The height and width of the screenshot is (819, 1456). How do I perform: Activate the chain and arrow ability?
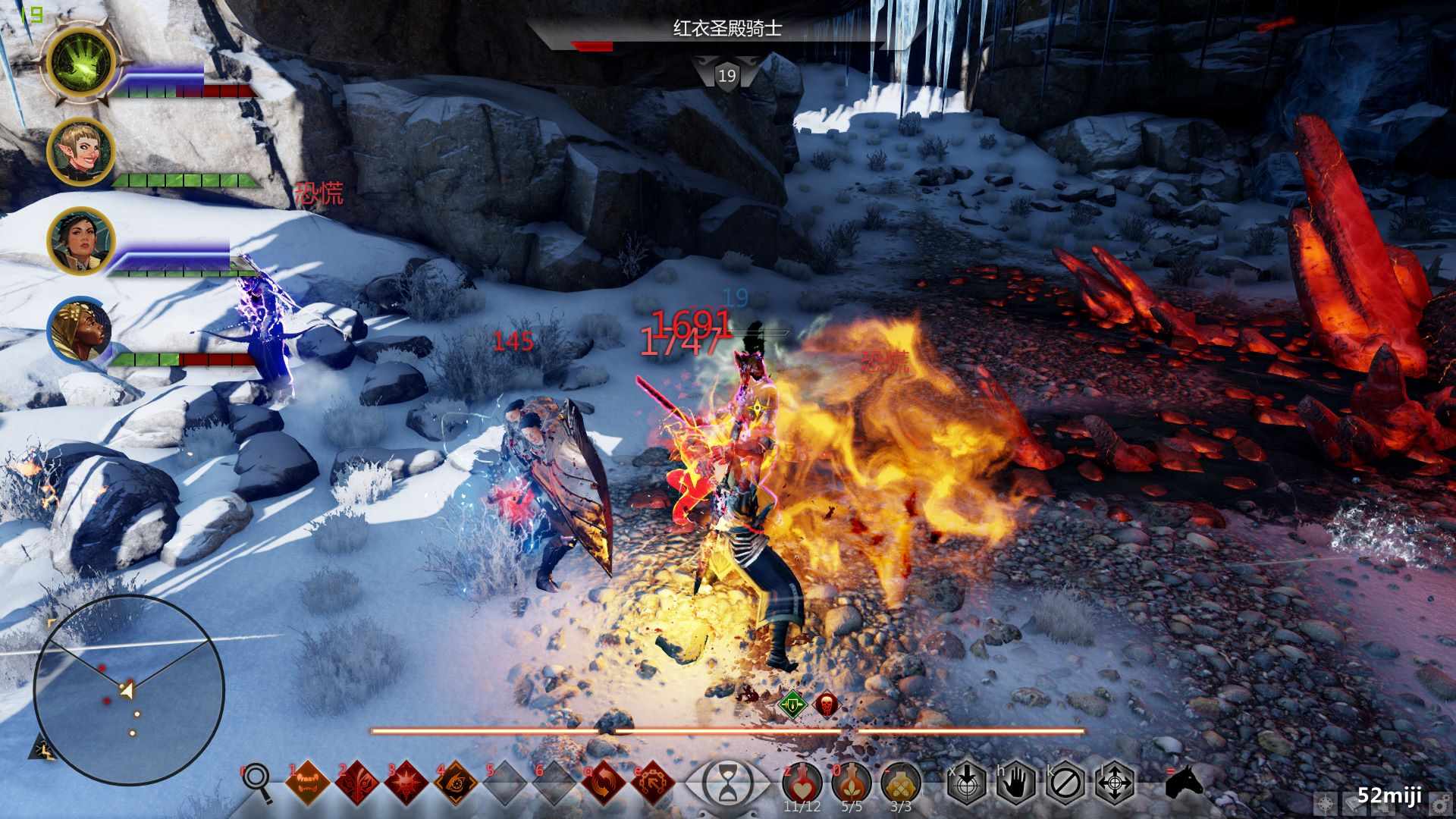point(653,783)
